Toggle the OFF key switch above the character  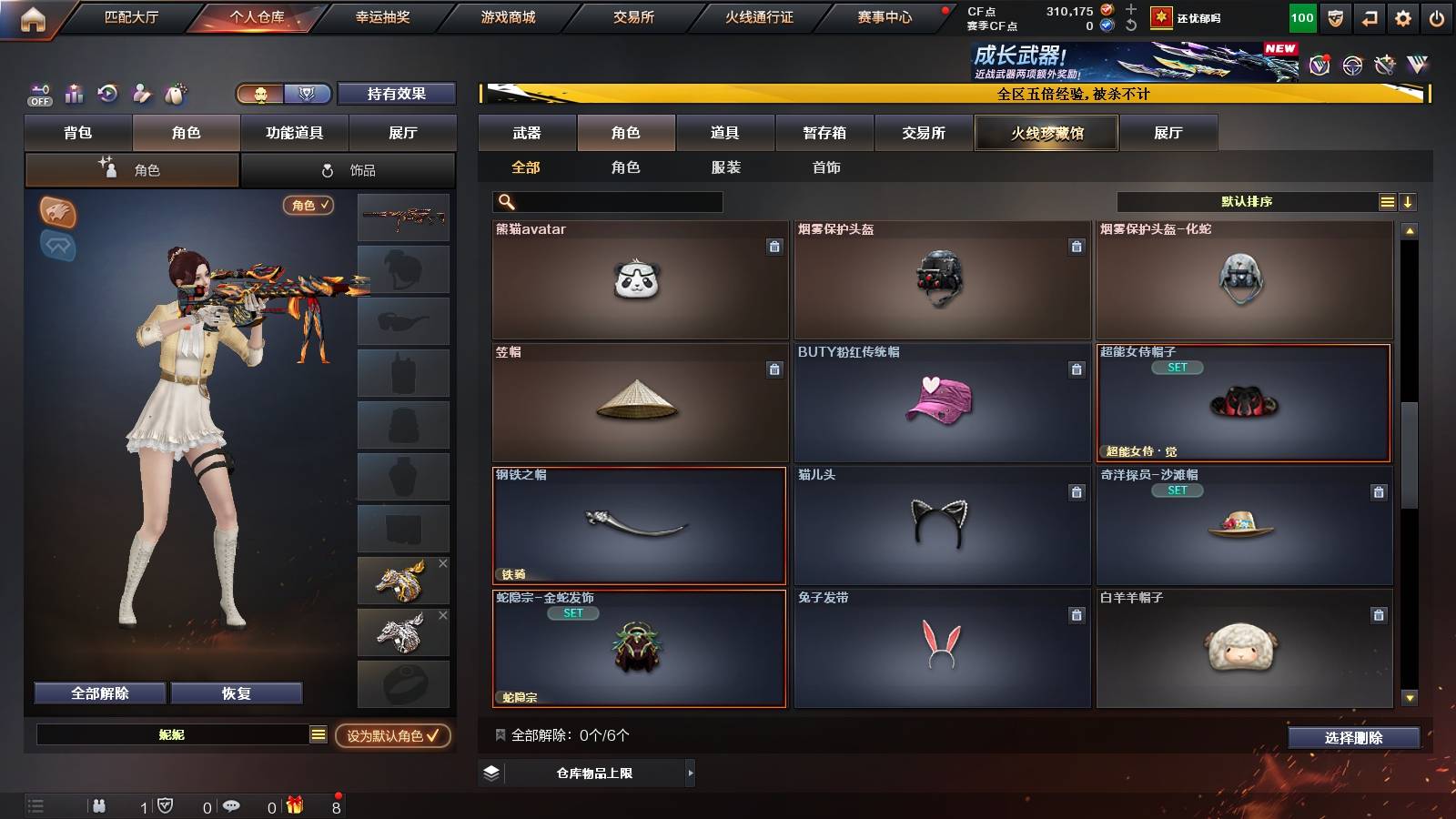[x=38, y=94]
